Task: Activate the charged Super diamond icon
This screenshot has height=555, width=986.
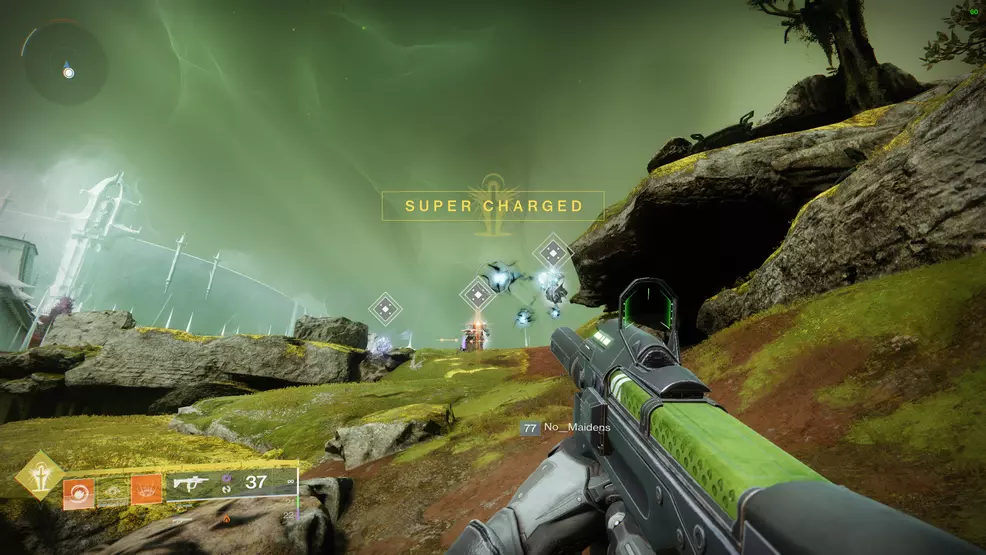Action: [39, 475]
